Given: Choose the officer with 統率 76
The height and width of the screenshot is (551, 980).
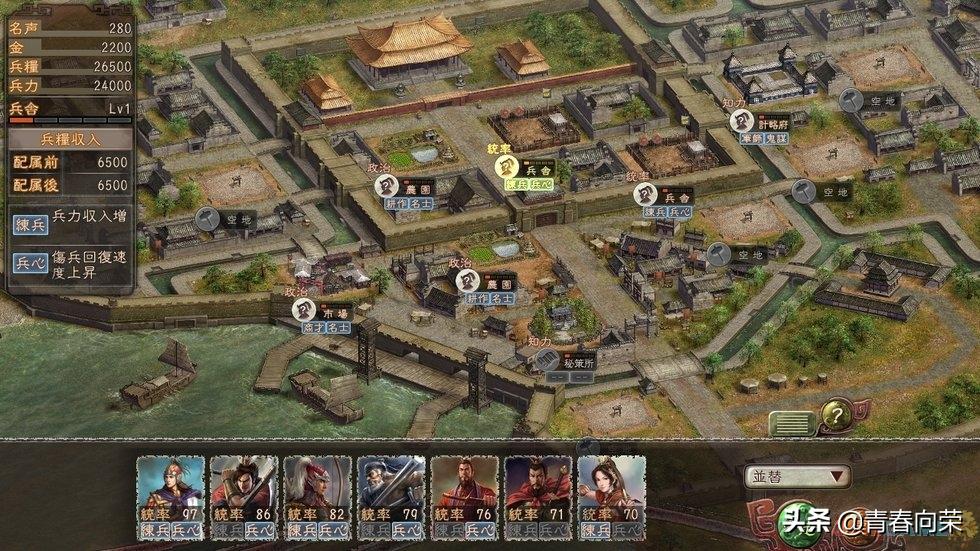Looking at the screenshot, I should [x=464, y=491].
